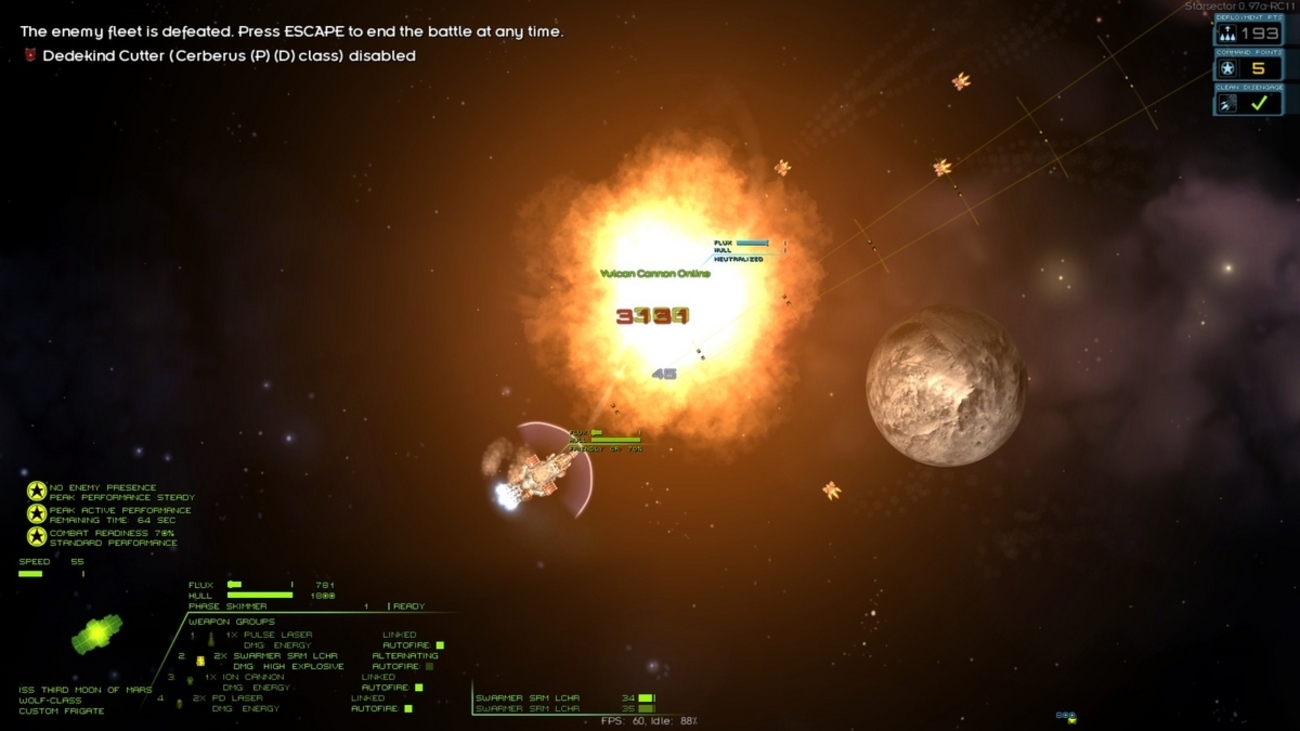
Task: Toggle autofire for the Ion Cannon group
Action: click(x=418, y=687)
